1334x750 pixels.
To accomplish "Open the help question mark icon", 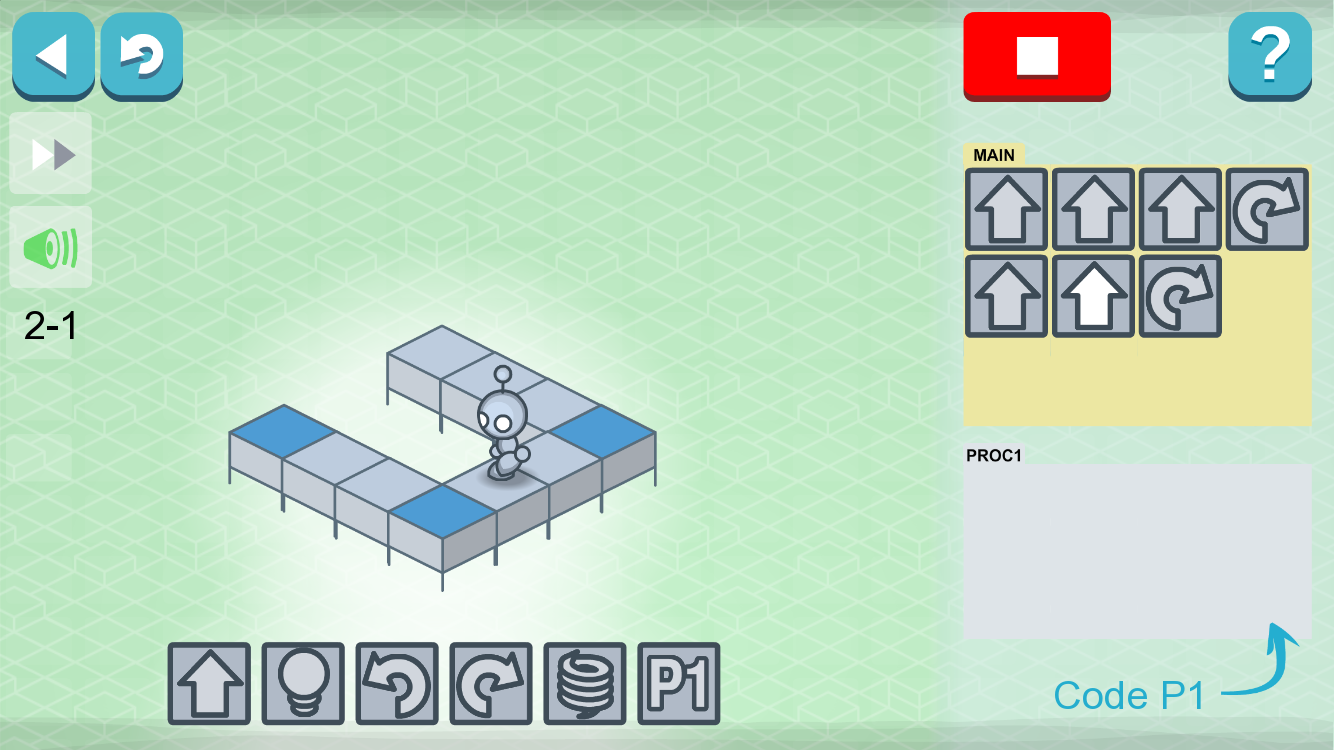I will [1270, 57].
